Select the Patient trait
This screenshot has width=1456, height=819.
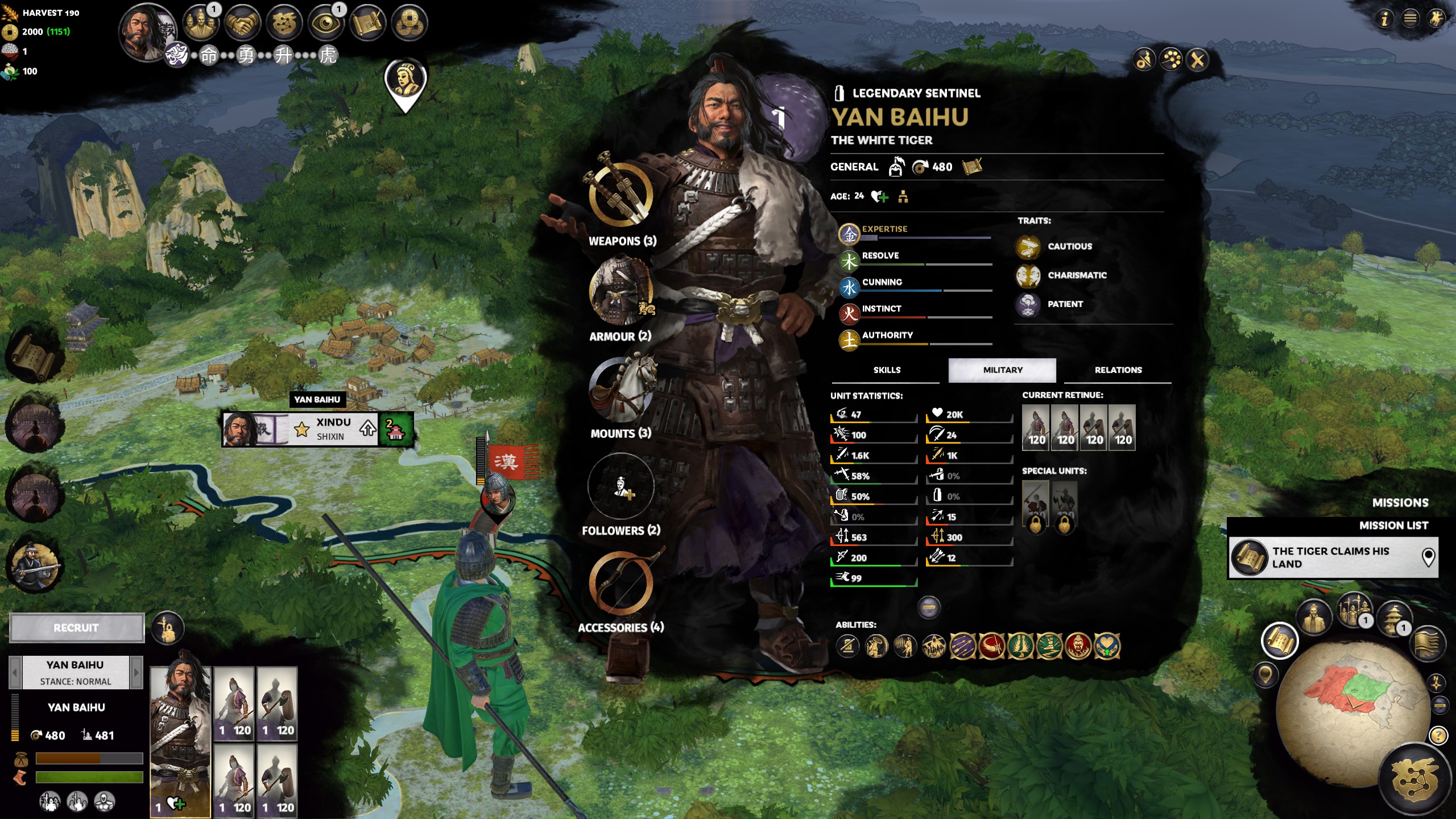pyautogui.click(x=1065, y=304)
